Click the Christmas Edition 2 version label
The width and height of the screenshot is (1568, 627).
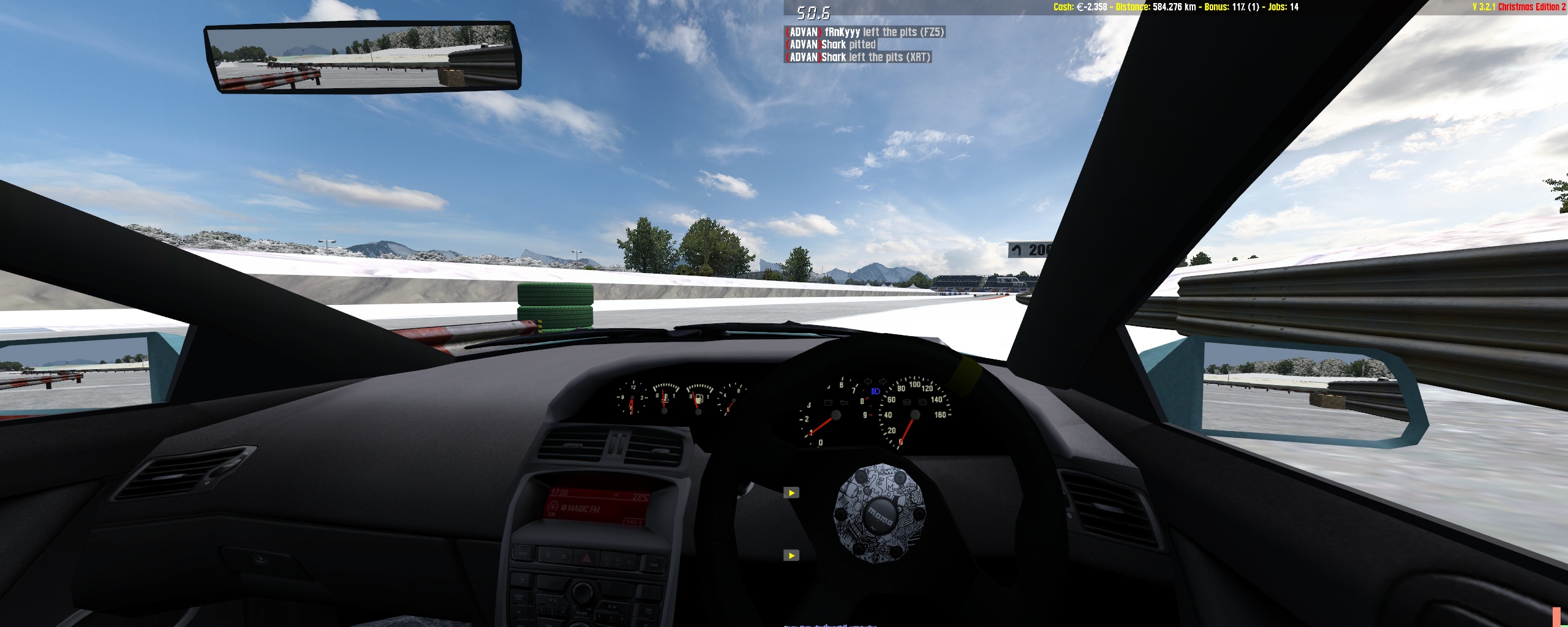(1518, 7)
